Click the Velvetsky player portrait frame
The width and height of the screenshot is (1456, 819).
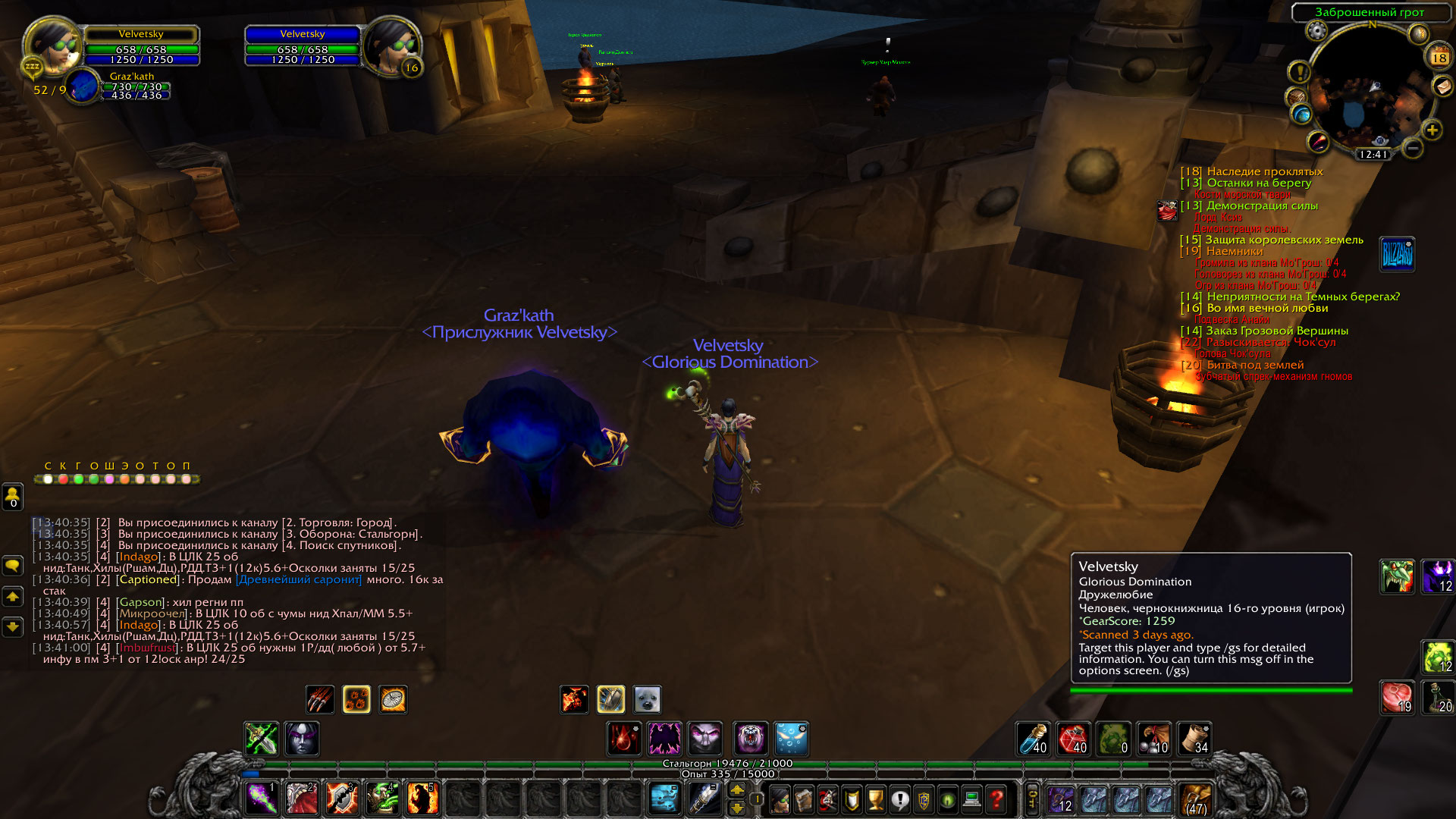(x=52, y=45)
